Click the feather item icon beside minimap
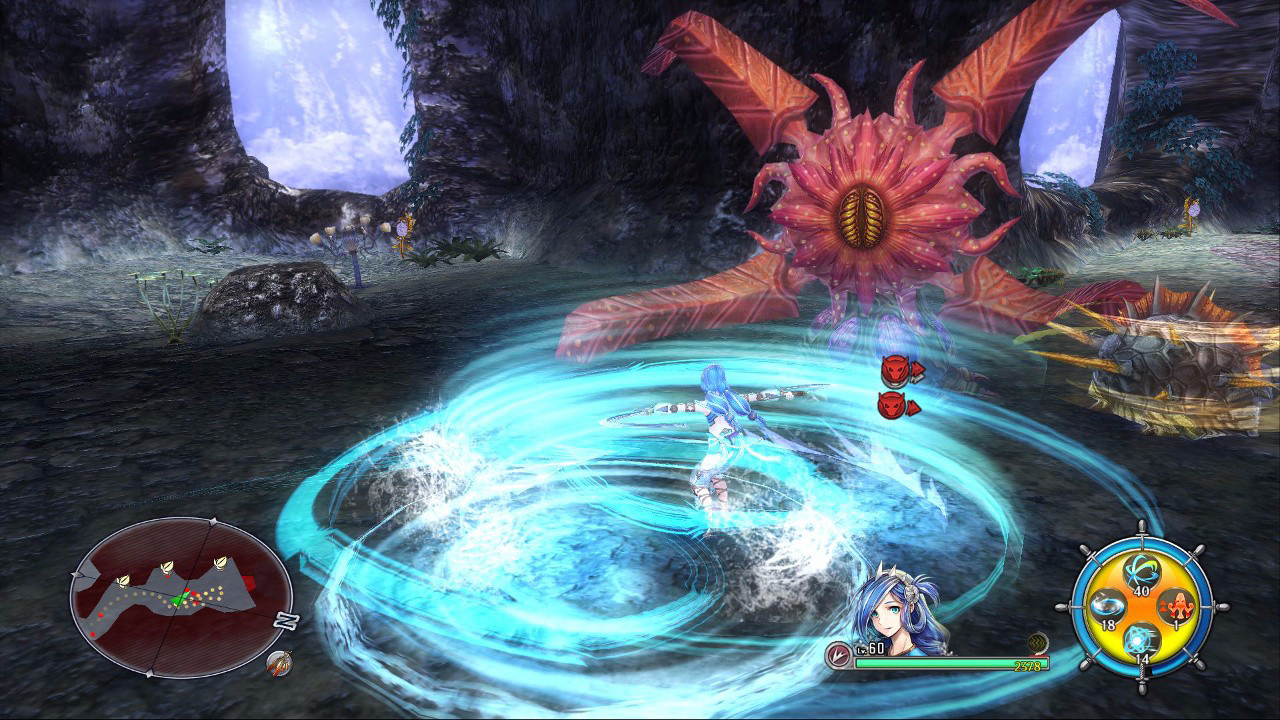The height and width of the screenshot is (720, 1280). tap(281, 662)
